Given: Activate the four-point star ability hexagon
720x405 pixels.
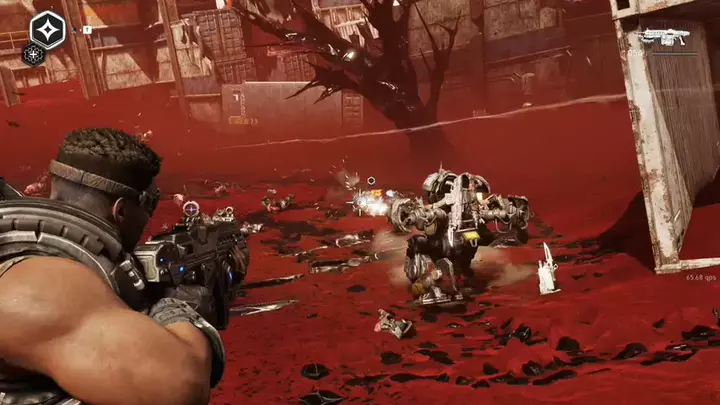Looking at the screenshot, I should (x=47, y=30).
